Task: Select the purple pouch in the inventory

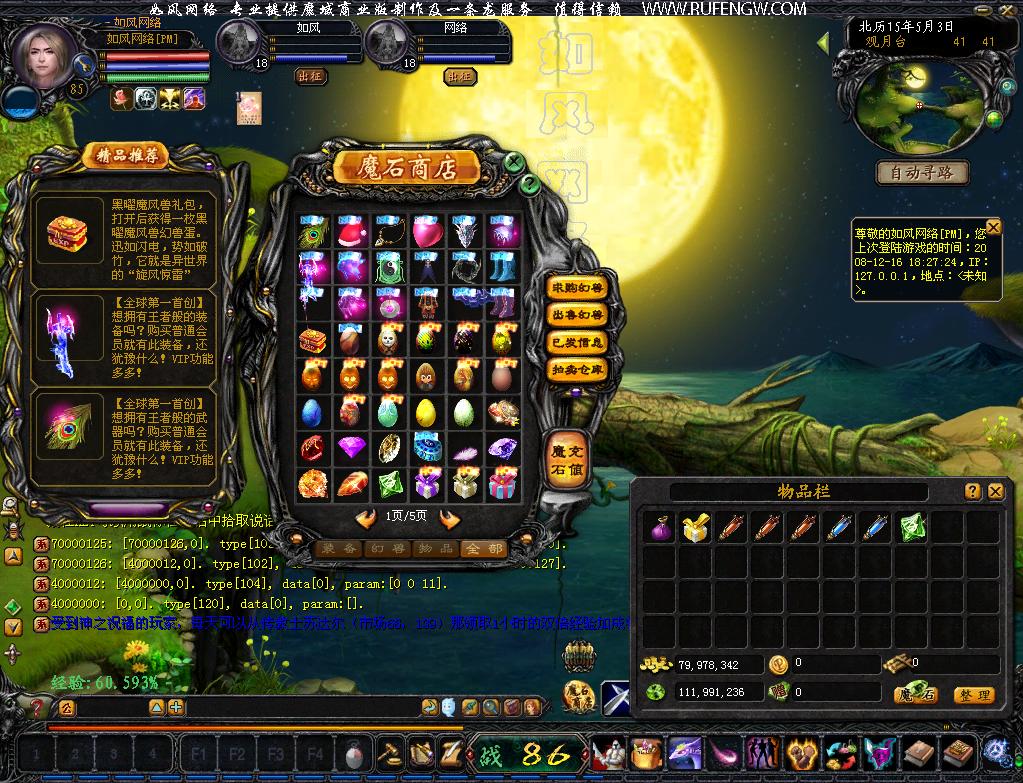Action: point(660,527)
